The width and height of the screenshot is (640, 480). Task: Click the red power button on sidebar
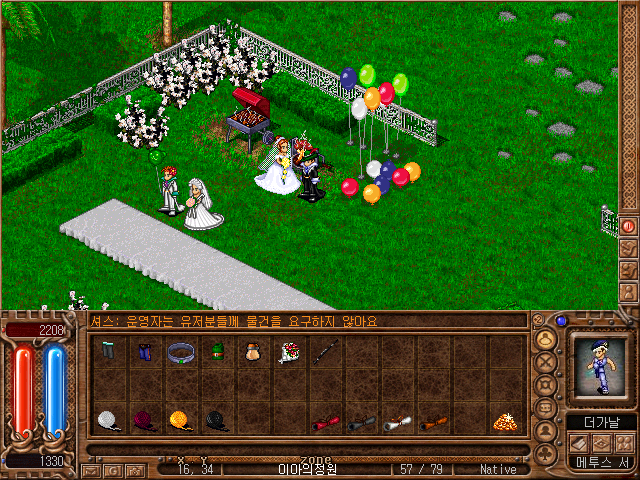(629, 226)
